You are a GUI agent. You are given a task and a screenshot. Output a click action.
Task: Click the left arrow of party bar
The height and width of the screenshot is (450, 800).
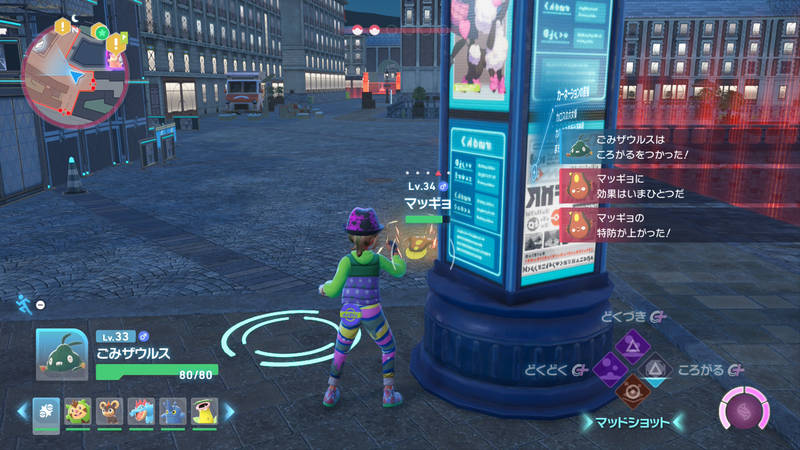coord(22,411)
